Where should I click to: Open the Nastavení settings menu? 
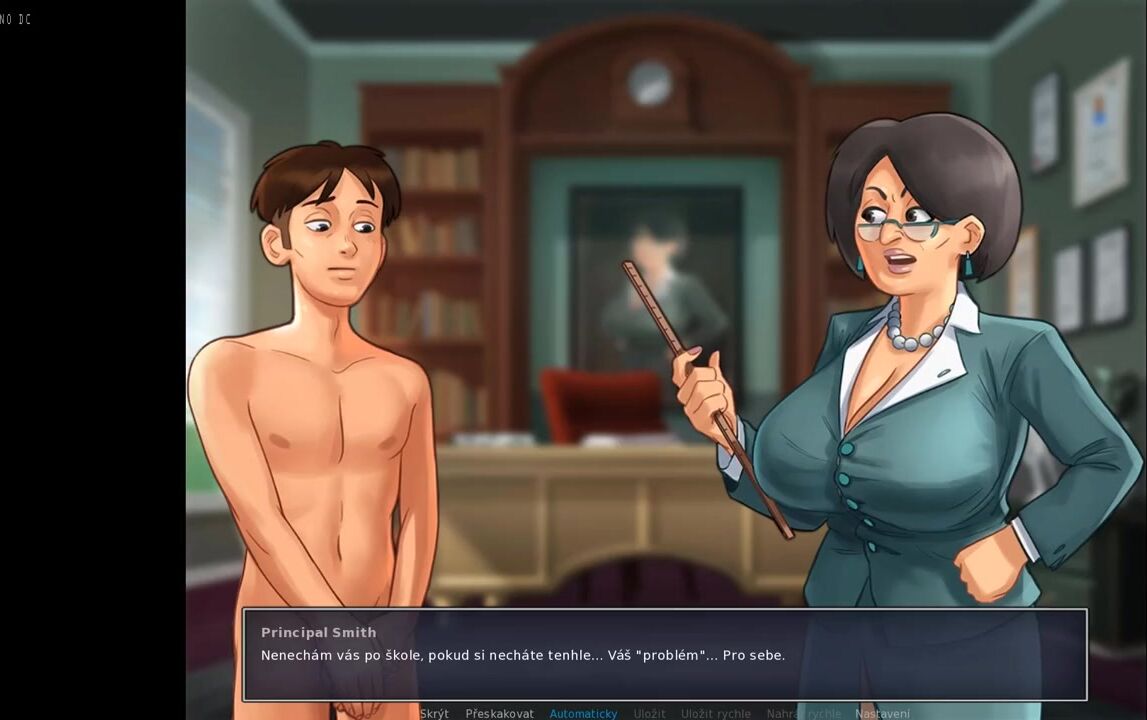882,713
